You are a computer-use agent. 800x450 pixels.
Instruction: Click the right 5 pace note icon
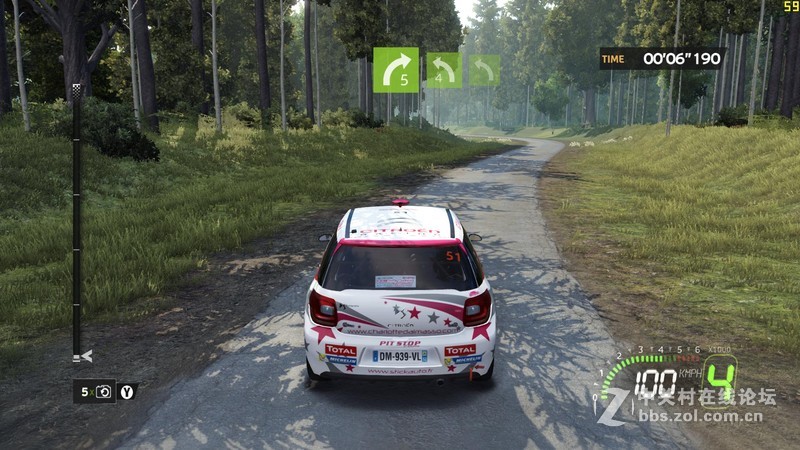click(396, 69)
